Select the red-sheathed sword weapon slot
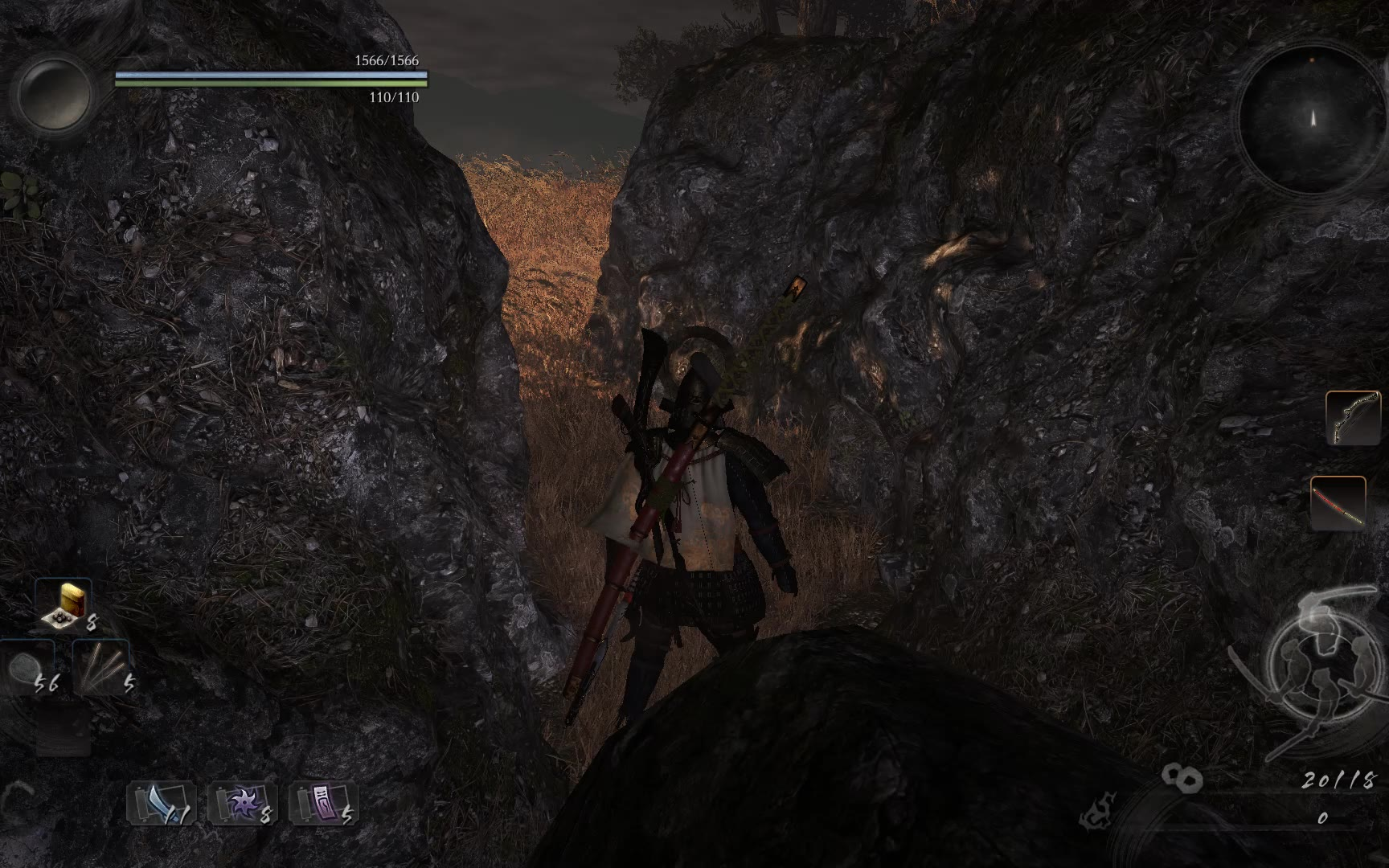The width and height of the screenshot is (1389, 868). [1338, 503]
